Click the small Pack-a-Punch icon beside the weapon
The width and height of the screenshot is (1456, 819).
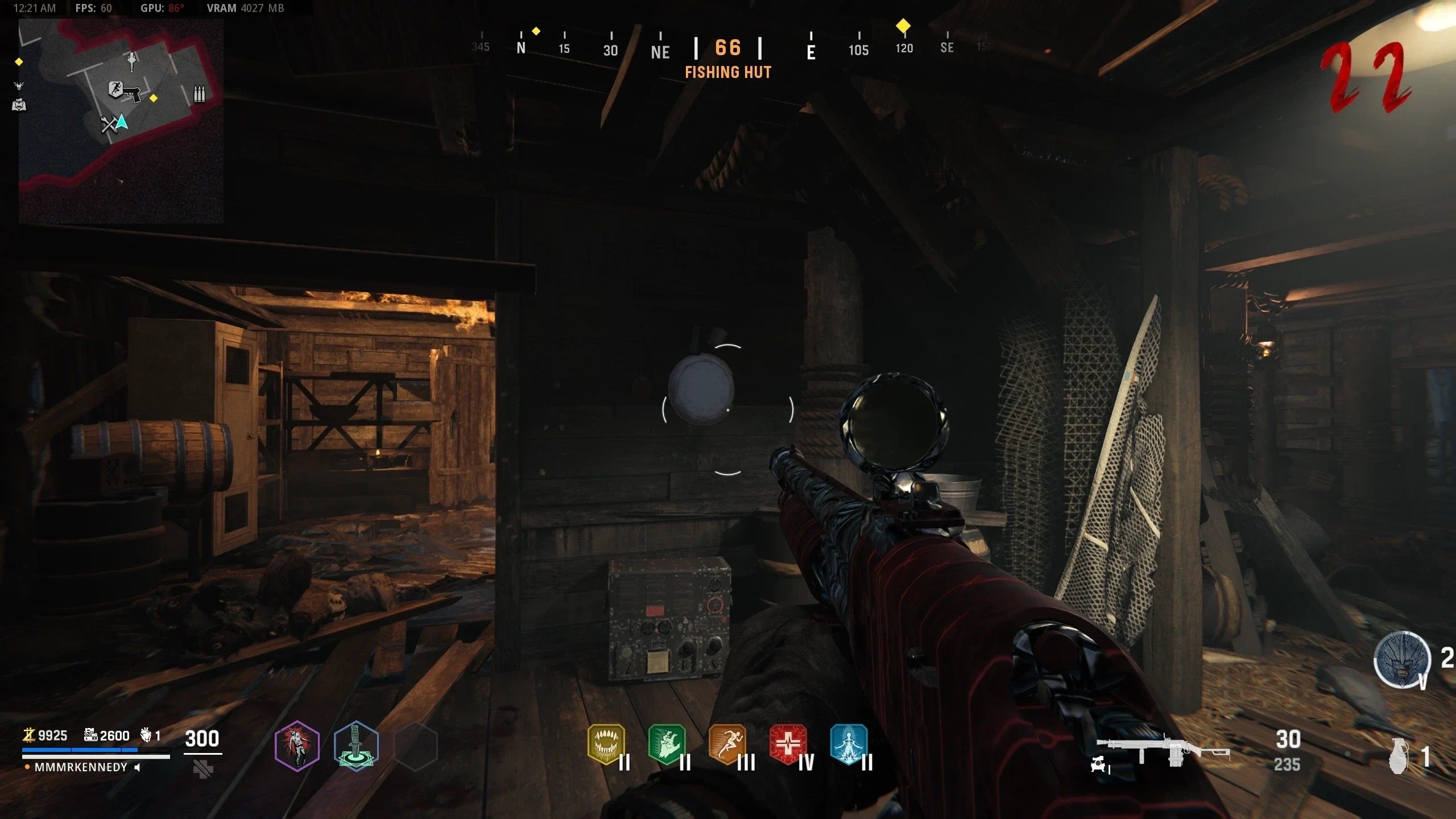1099,765
